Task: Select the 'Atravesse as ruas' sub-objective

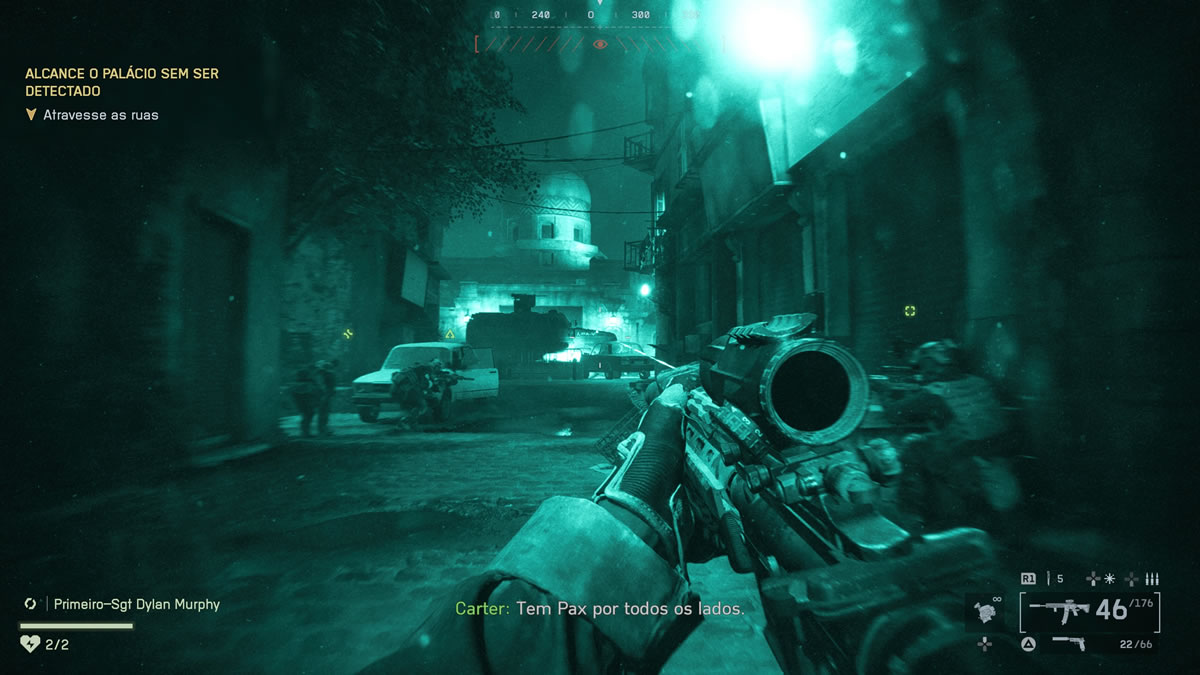Action: [x=100, y=115]
